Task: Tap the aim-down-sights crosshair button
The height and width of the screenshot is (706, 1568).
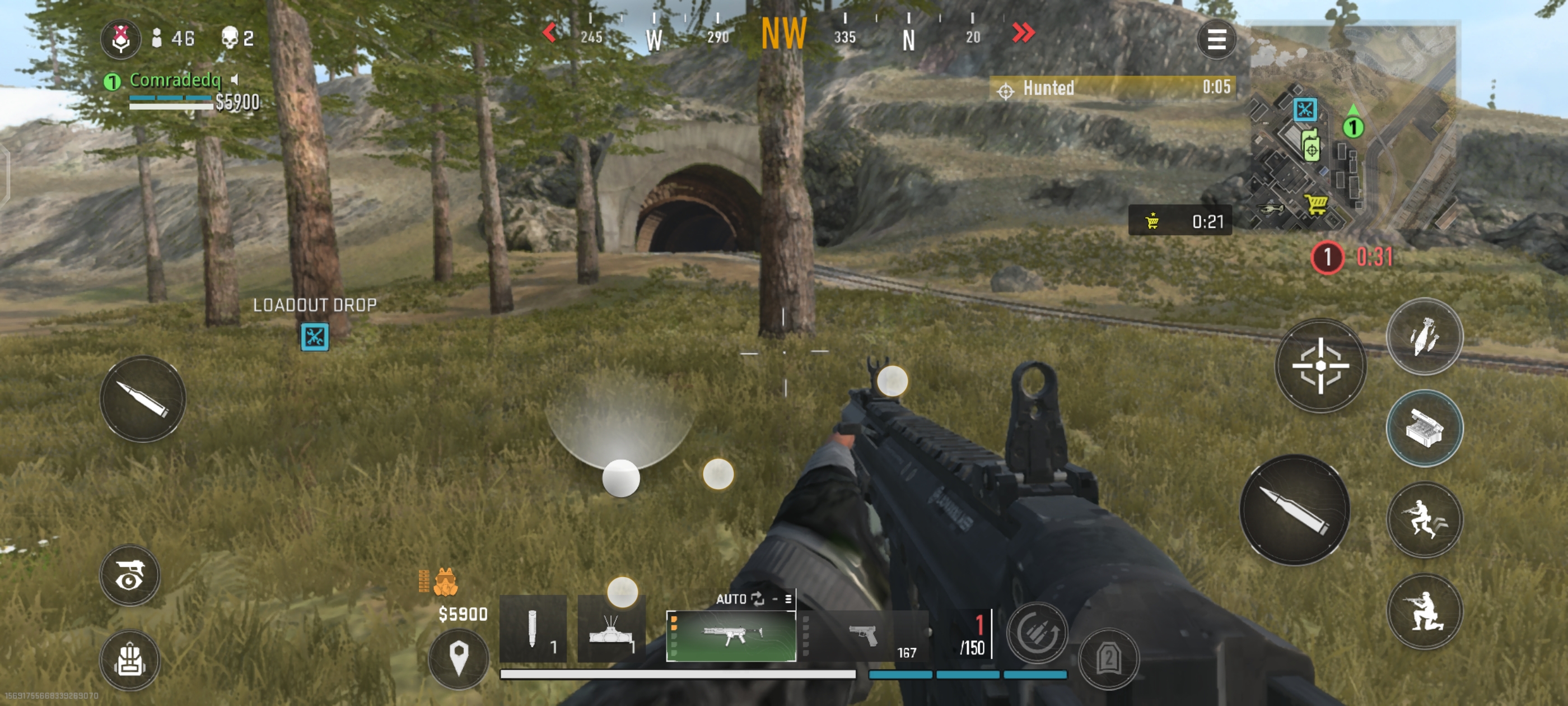Action: (x=1320, y=365)
